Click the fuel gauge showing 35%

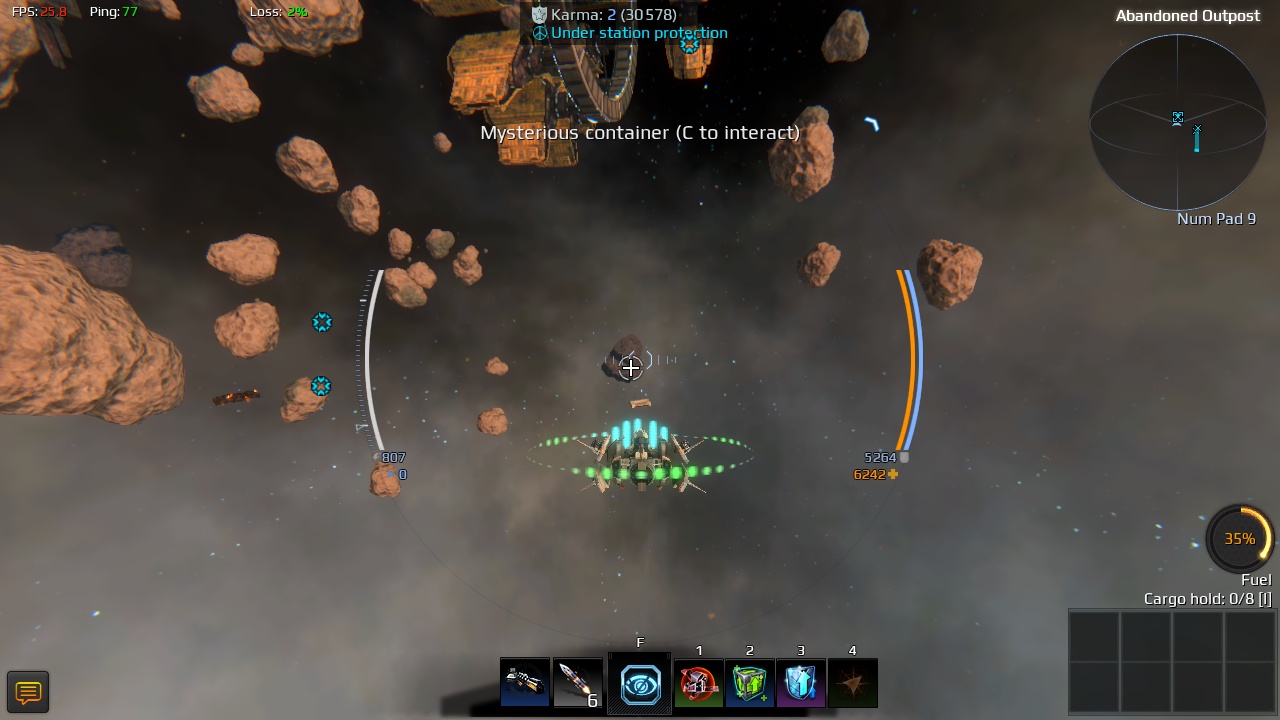[1240, 539]
